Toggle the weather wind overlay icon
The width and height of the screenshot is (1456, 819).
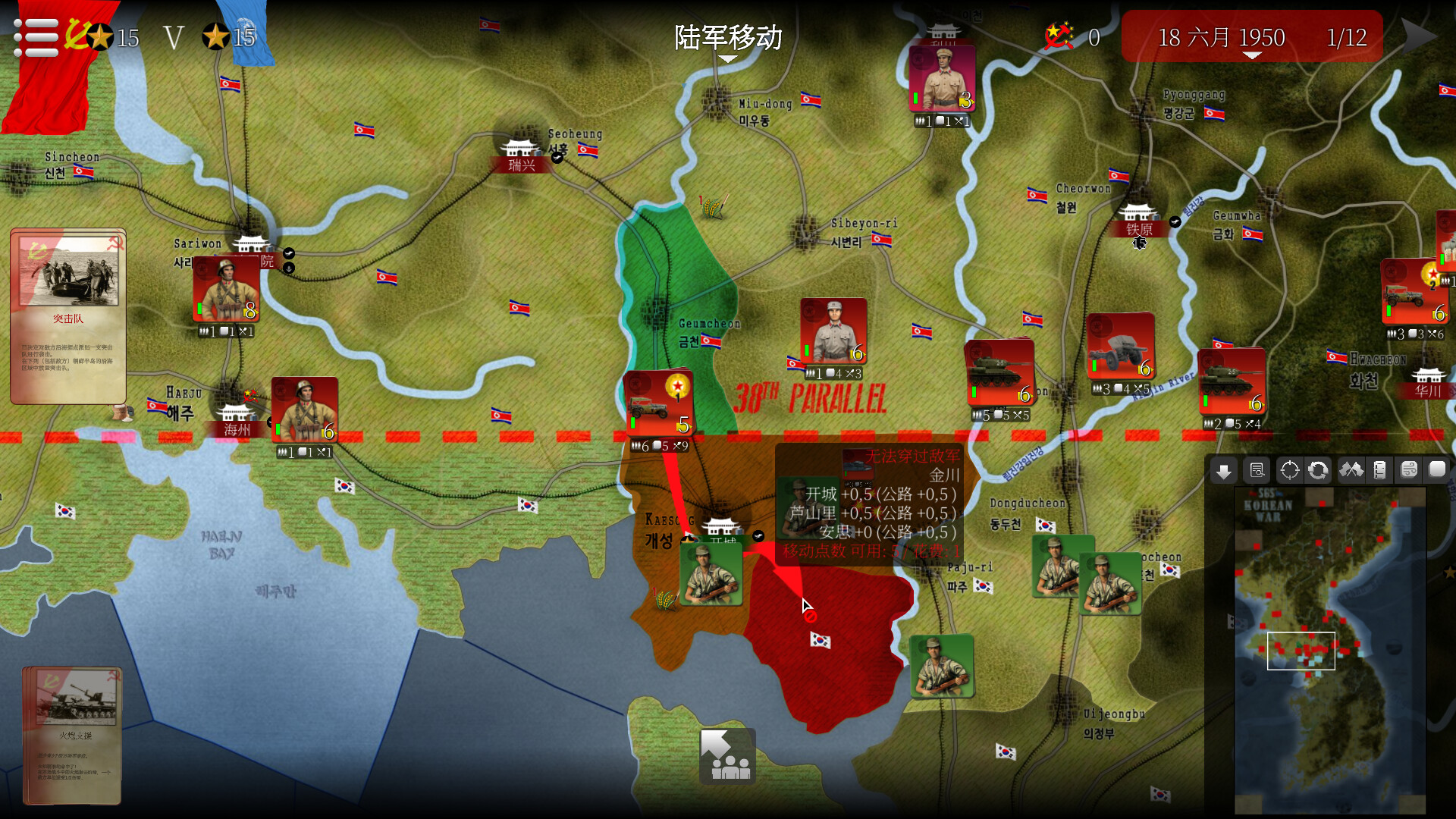tap(1409, 470)
